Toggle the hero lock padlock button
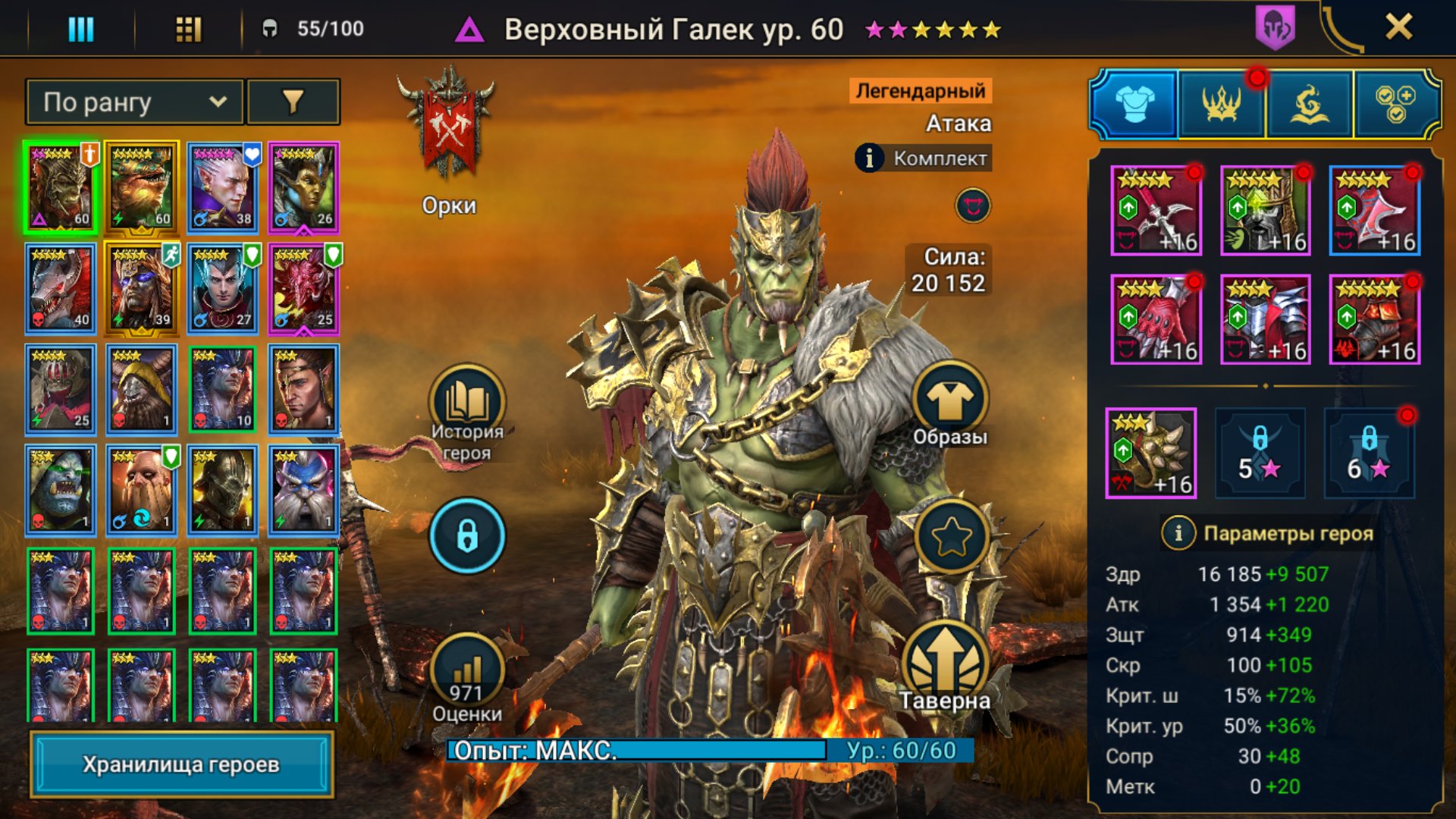Screen dimensions: 1456x819 (467, 535)
